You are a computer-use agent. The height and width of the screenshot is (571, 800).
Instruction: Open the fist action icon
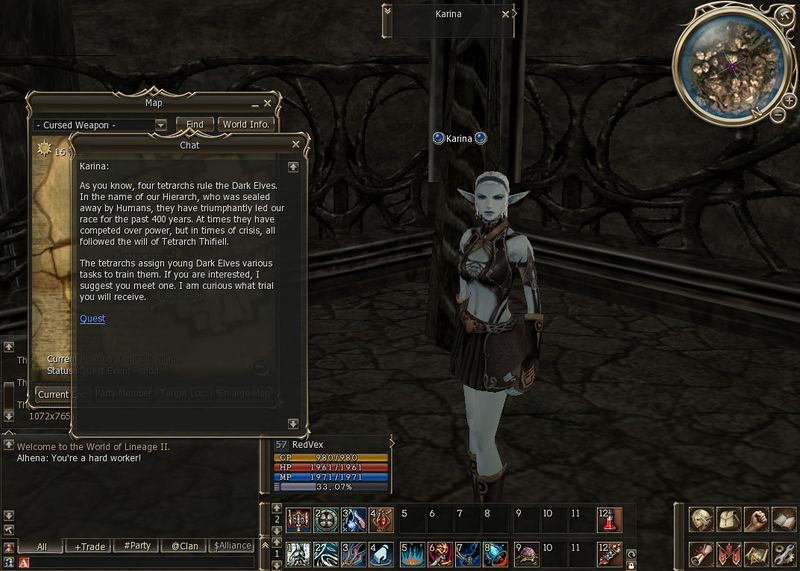[x=757, y=520]
